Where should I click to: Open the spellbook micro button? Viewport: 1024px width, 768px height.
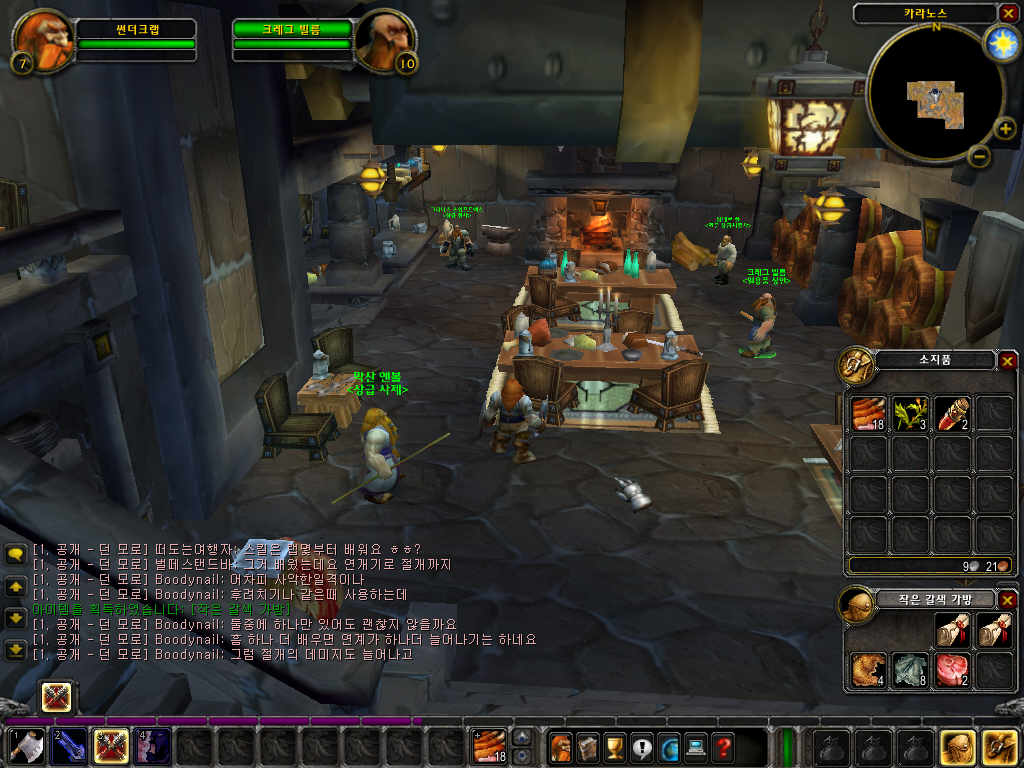tap(587, 746)
